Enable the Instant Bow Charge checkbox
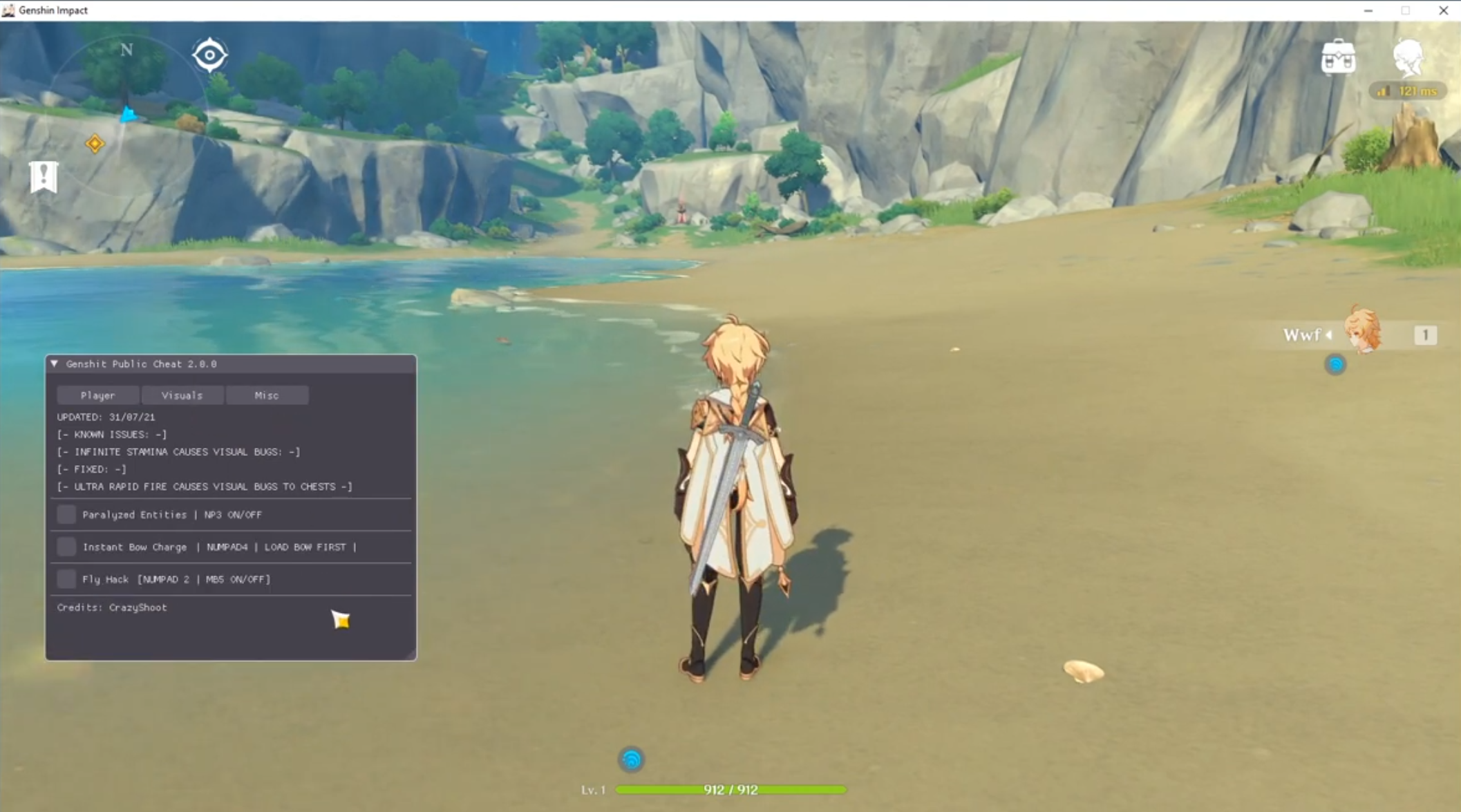This screenshot has height=812, width=1461. point(66,547)
